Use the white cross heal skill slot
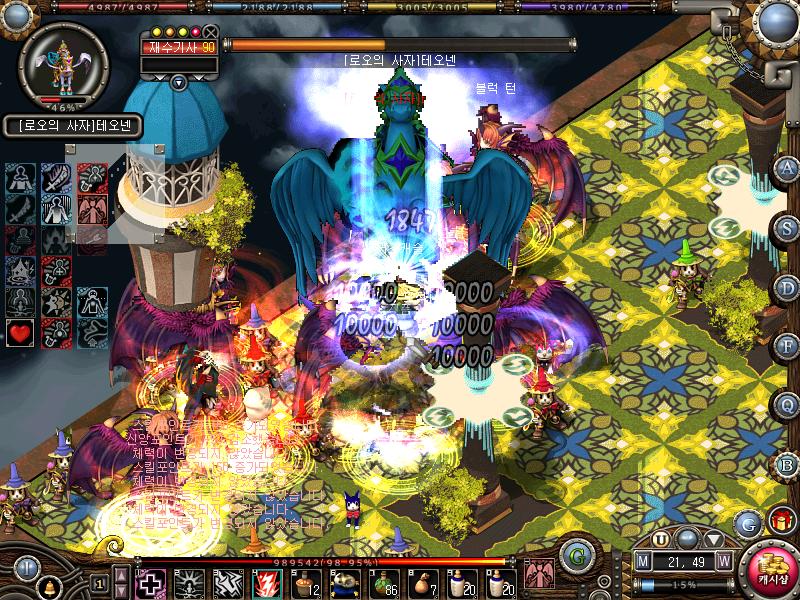 [150, 582]
